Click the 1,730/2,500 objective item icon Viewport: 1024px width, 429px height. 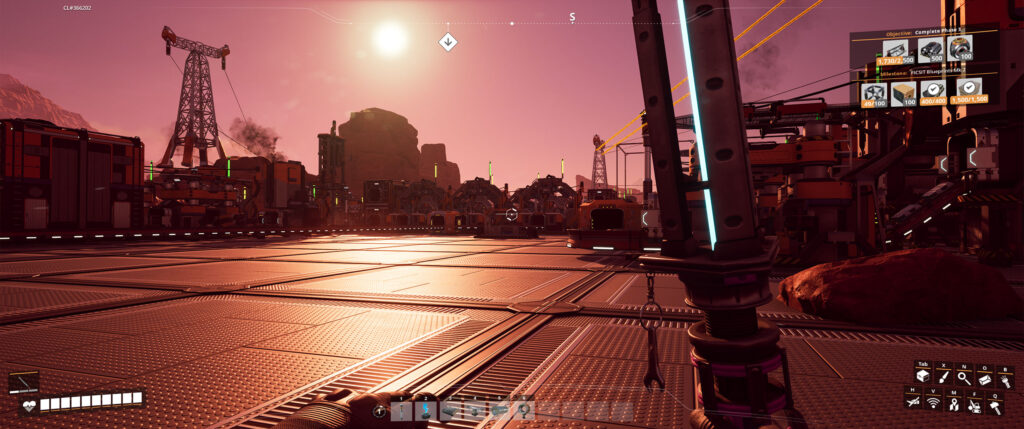(x=896, y=51)
